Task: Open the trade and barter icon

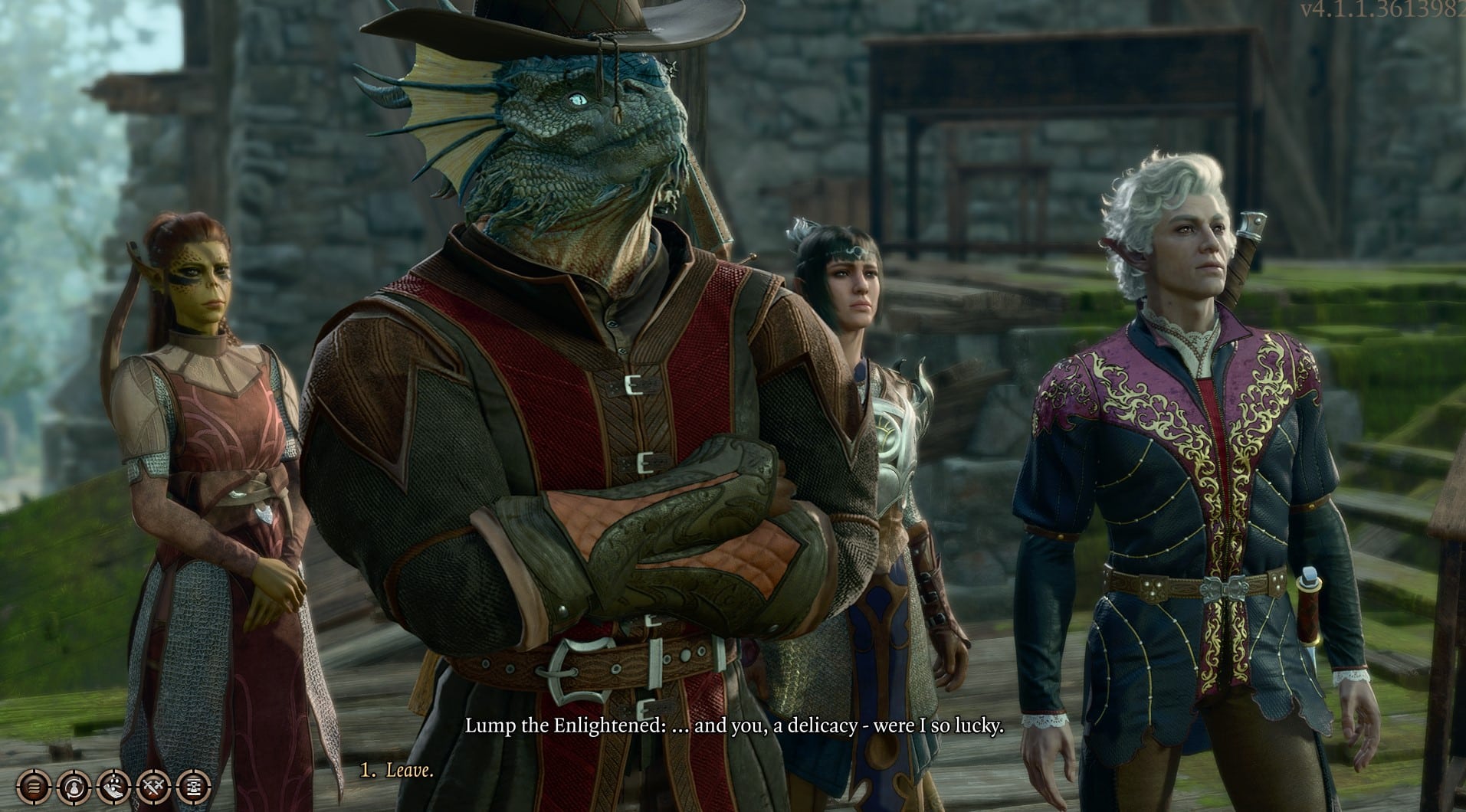Action: (73, 787)
